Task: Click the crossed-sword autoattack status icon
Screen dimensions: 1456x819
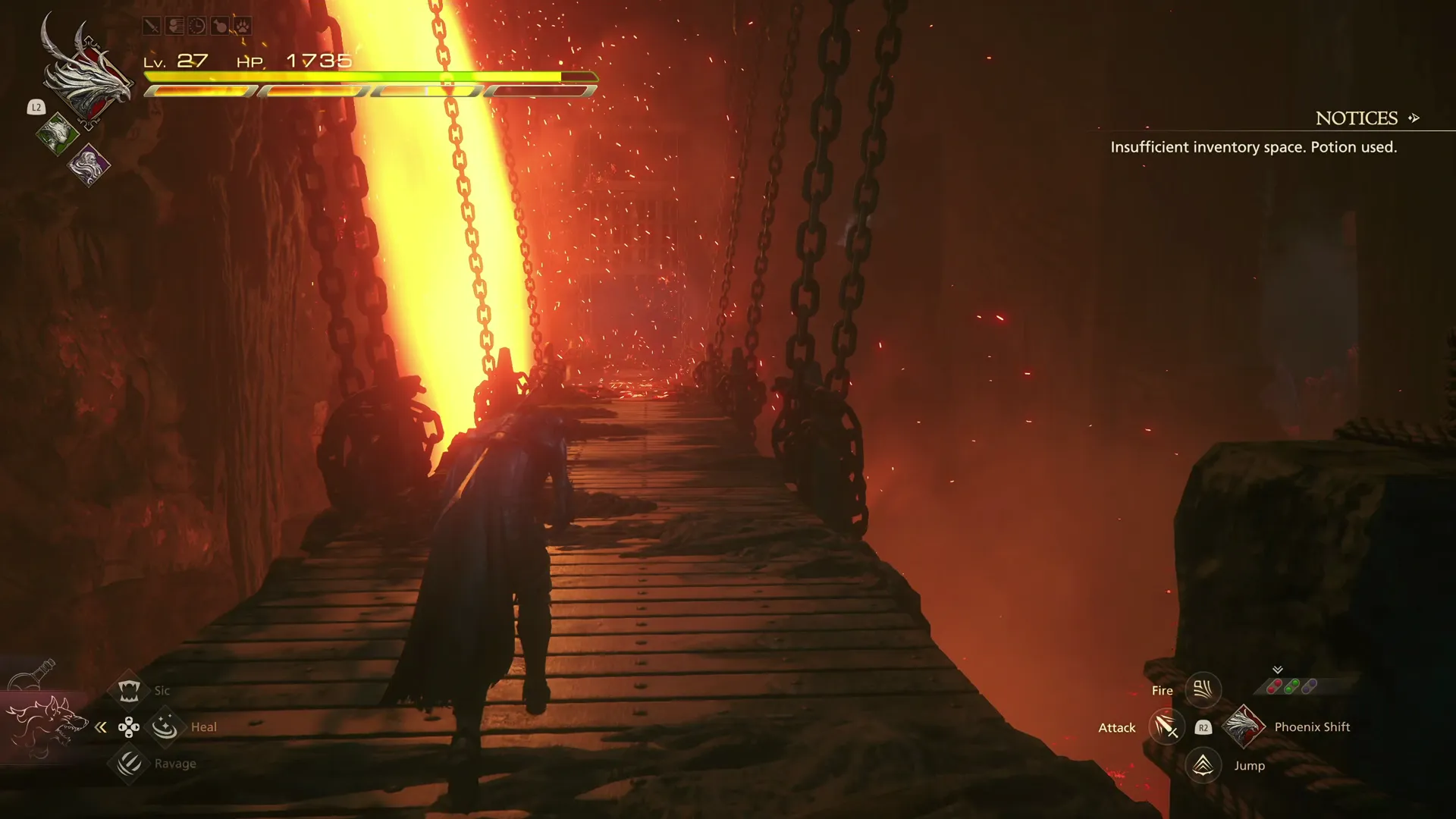Action: click(151, 26)
